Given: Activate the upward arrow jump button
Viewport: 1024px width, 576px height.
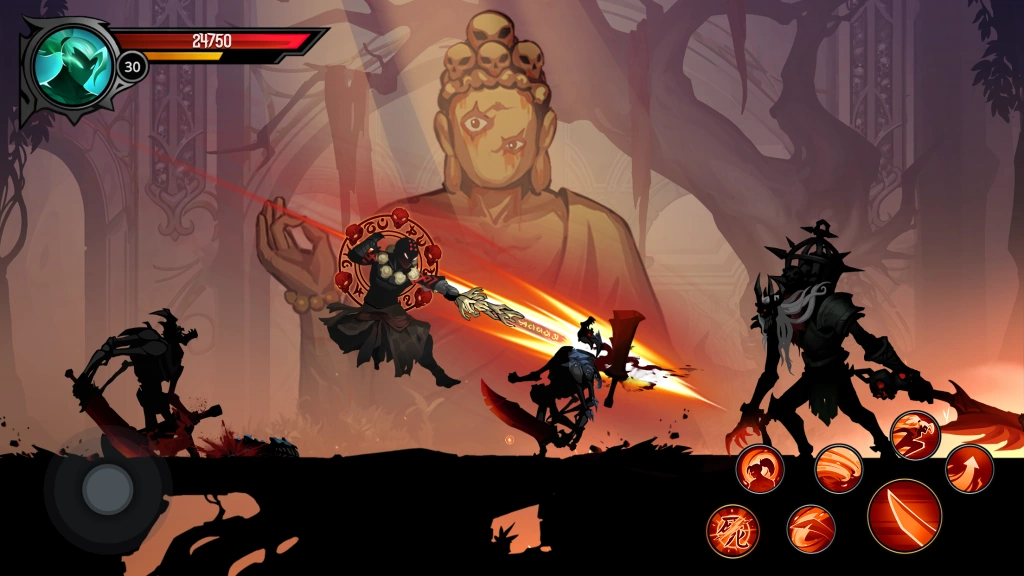Looking at the screenshot, I should coord(969,468).
